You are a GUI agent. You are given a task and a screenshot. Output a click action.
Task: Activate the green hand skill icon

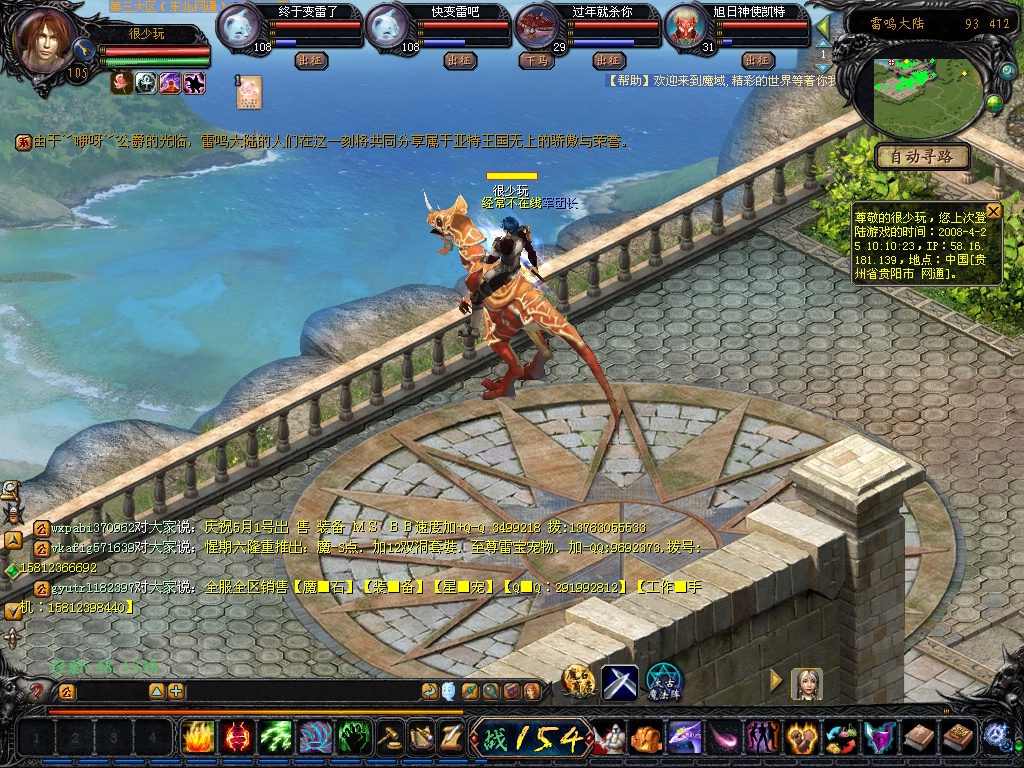[354, 738]
